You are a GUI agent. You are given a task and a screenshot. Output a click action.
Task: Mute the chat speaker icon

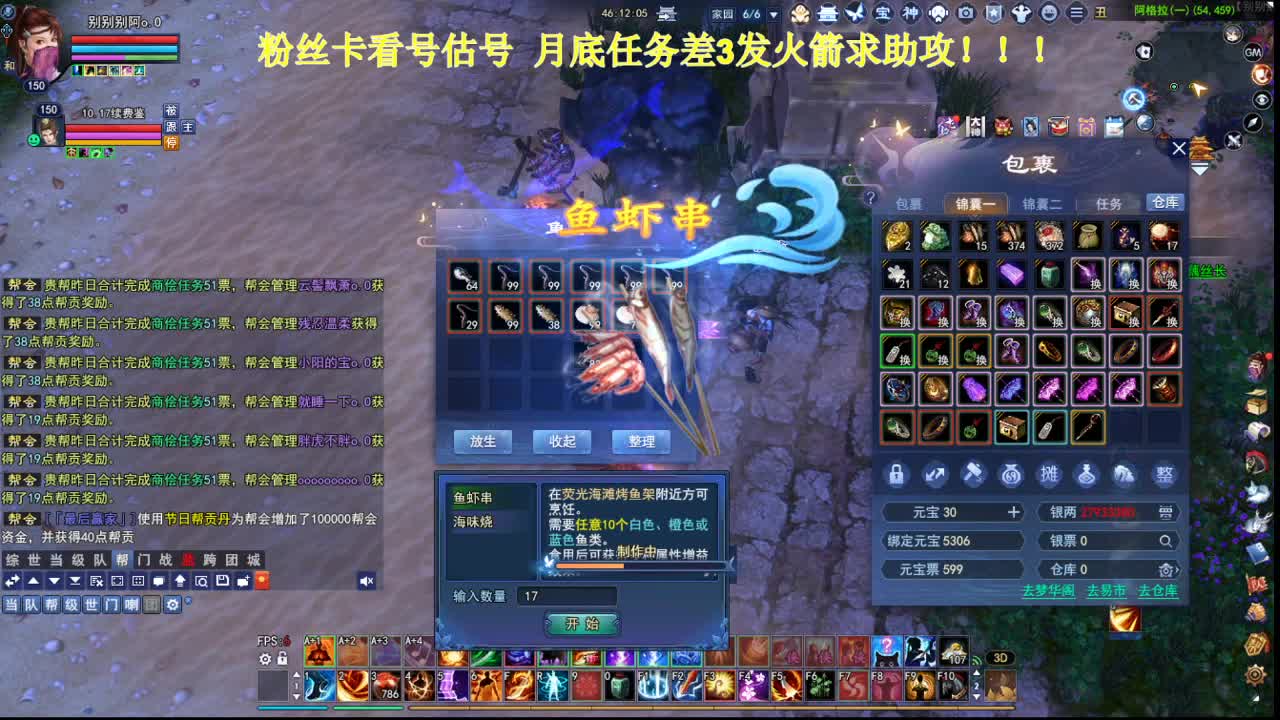click(366, 581)
